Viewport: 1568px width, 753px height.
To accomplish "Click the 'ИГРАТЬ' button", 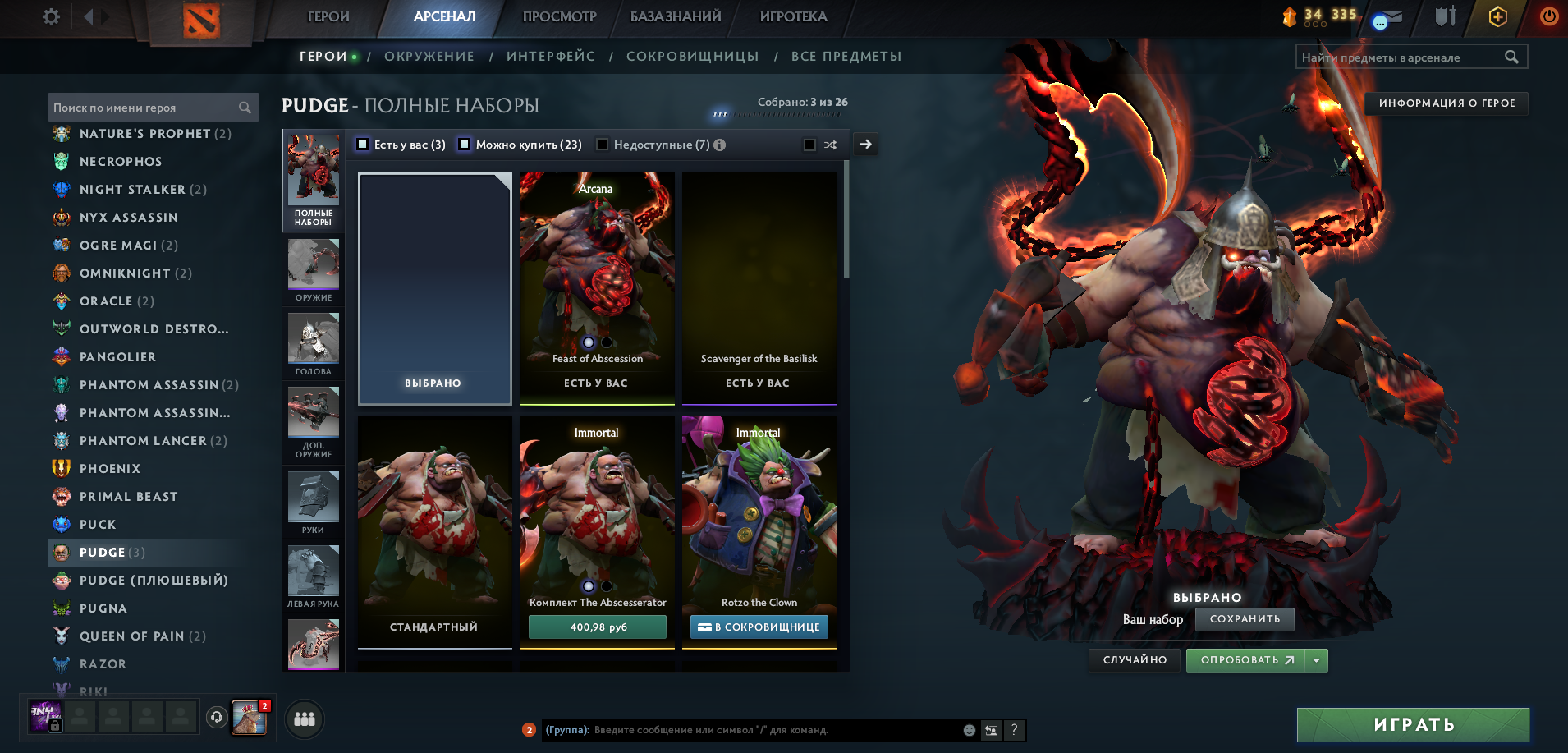I will tap(1413, 725).
